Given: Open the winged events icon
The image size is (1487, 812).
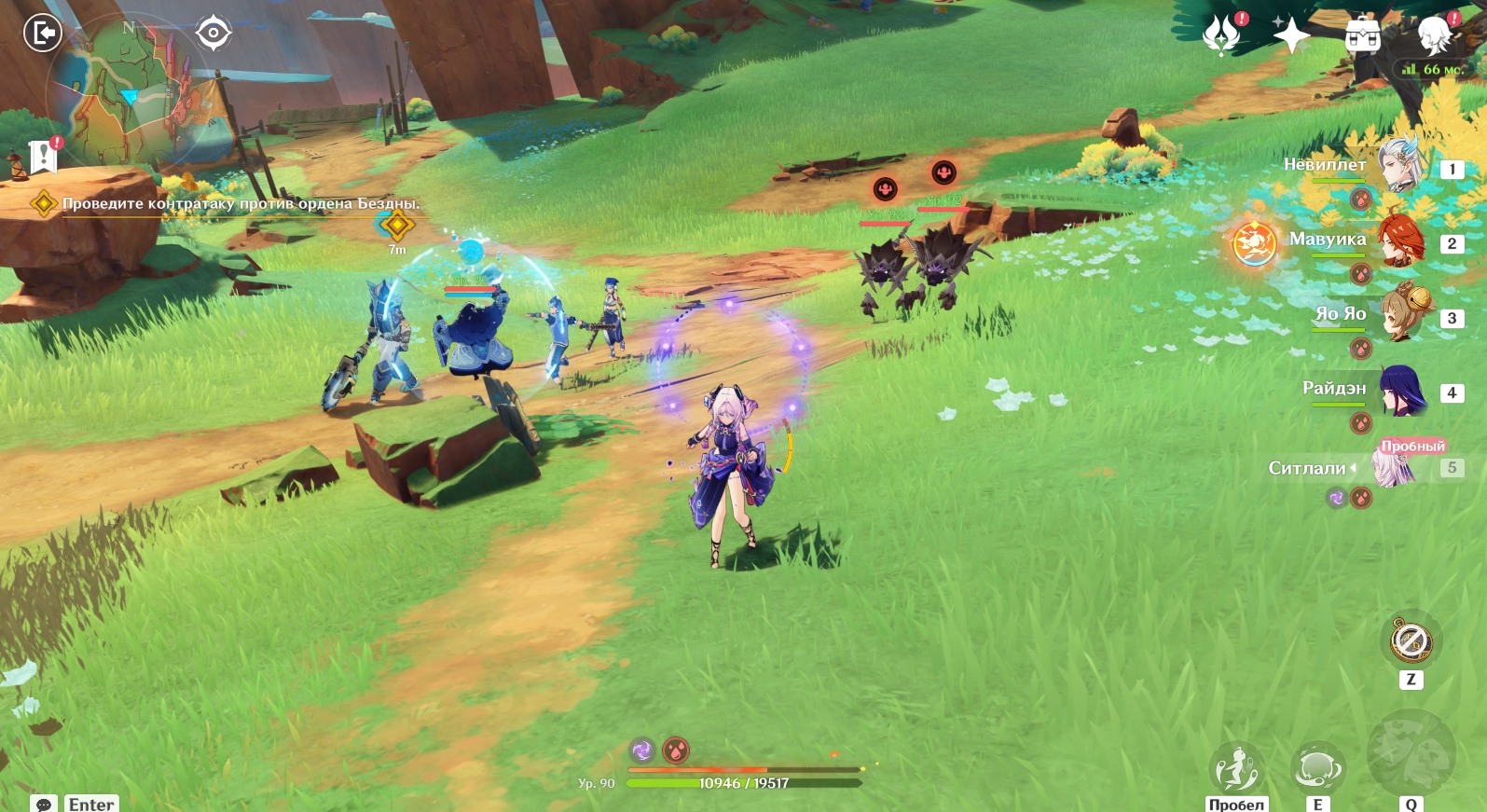Looking at the screenshot, I should pos(1221,35).
